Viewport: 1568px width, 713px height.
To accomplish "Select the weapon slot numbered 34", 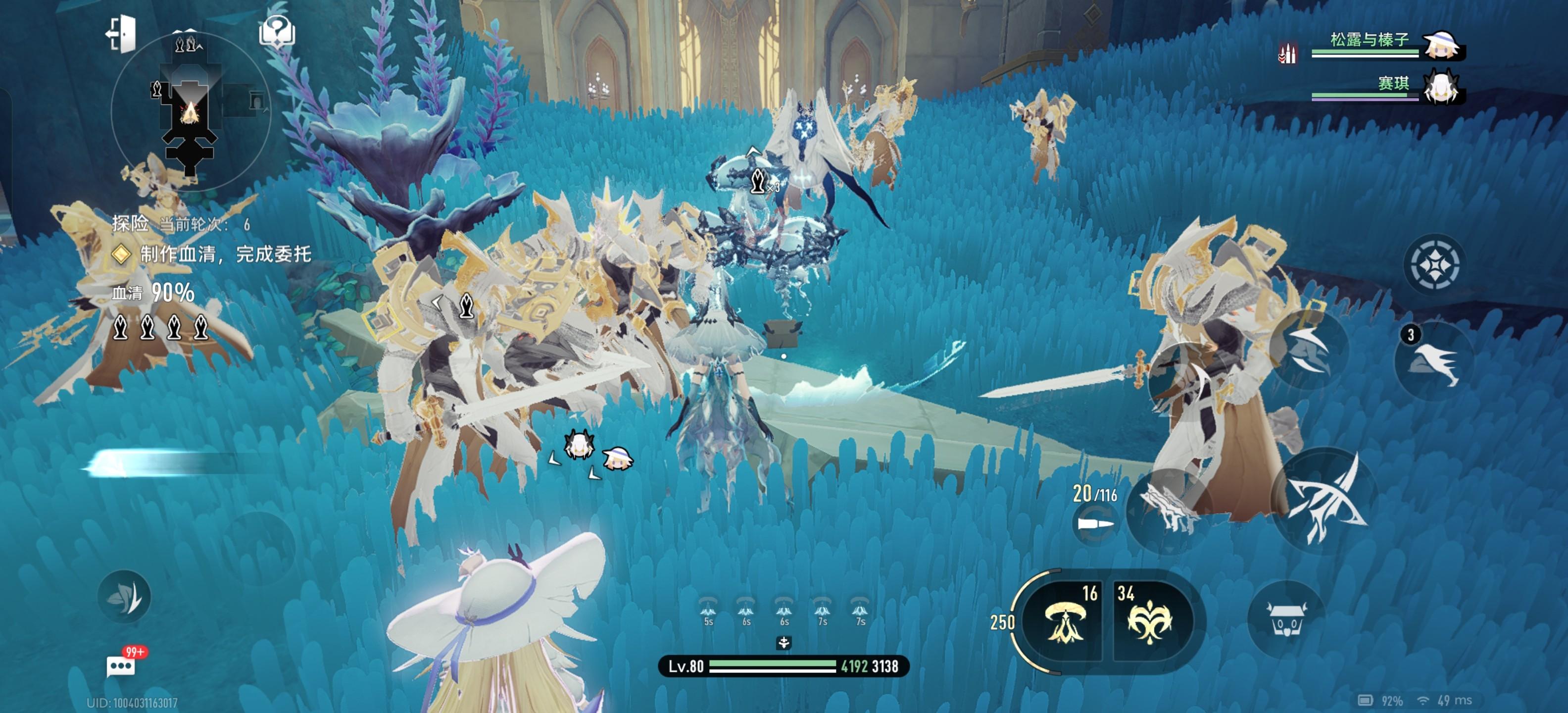I will coord(1150,620).
